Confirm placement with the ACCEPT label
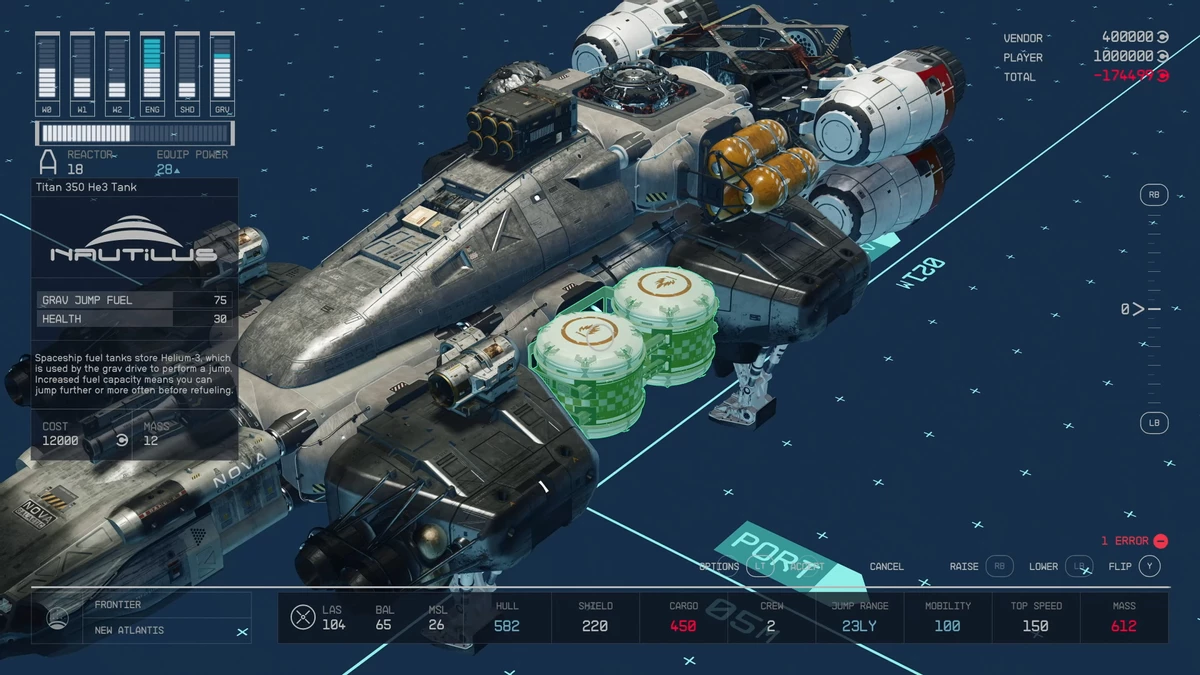 pos(807,566)
